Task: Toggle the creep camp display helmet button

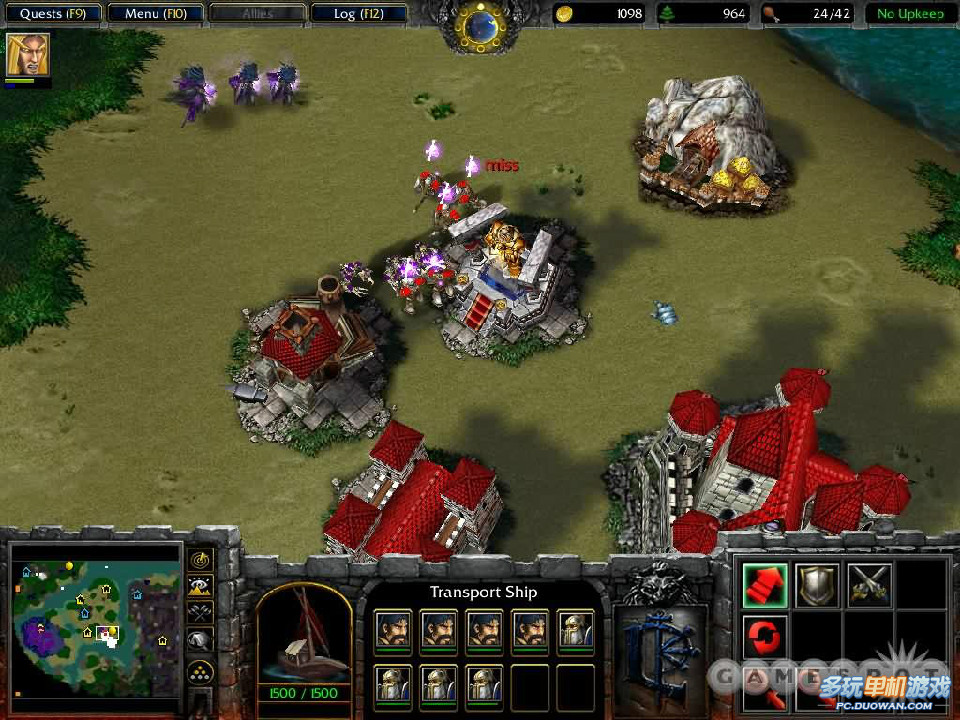Action: 200,640
